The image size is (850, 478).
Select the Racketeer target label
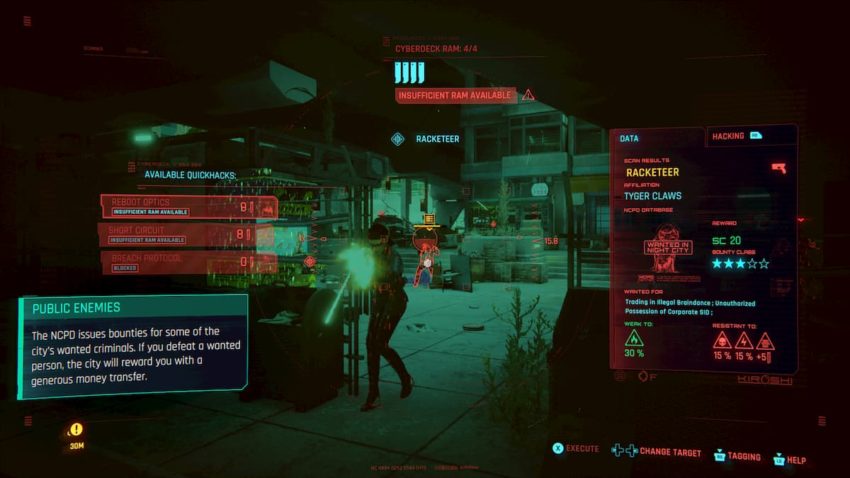(437, 139)
